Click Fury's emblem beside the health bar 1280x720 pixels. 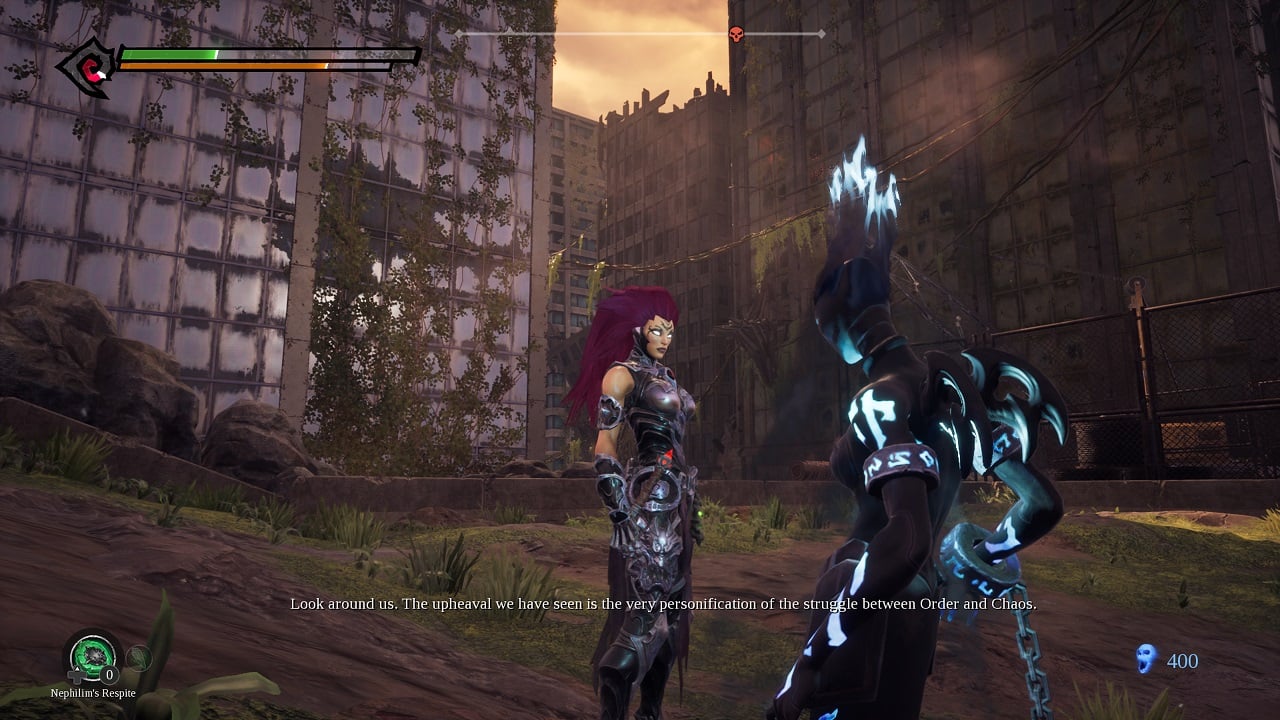click(x=90, y=68)
